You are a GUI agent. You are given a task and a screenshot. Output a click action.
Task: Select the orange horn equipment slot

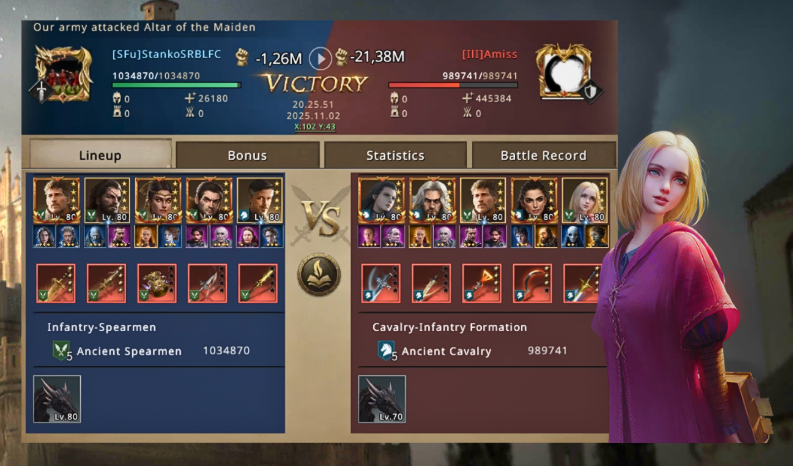(x=482, y=283)
